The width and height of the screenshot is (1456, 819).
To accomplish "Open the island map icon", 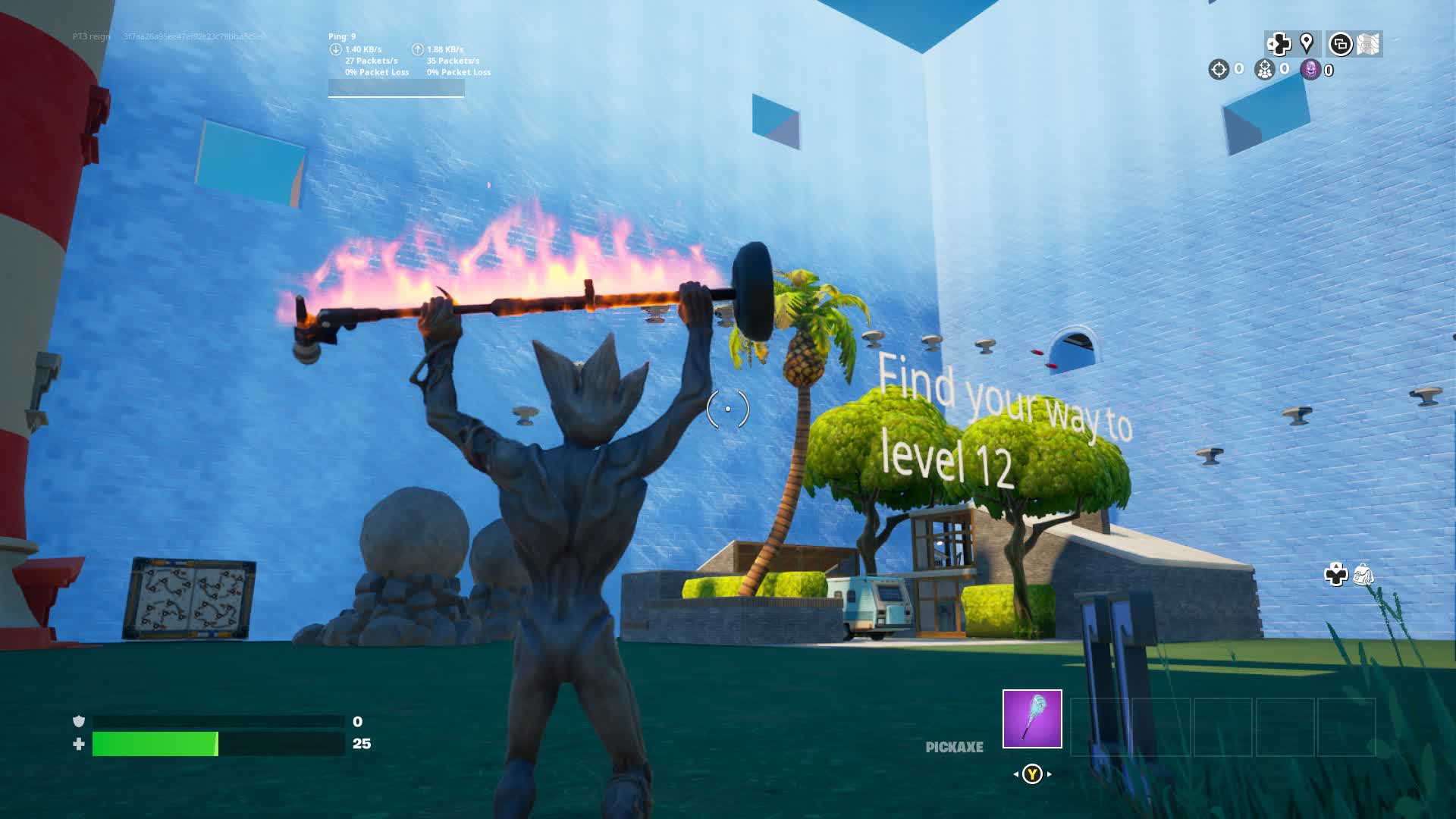I will point(1369,45).
